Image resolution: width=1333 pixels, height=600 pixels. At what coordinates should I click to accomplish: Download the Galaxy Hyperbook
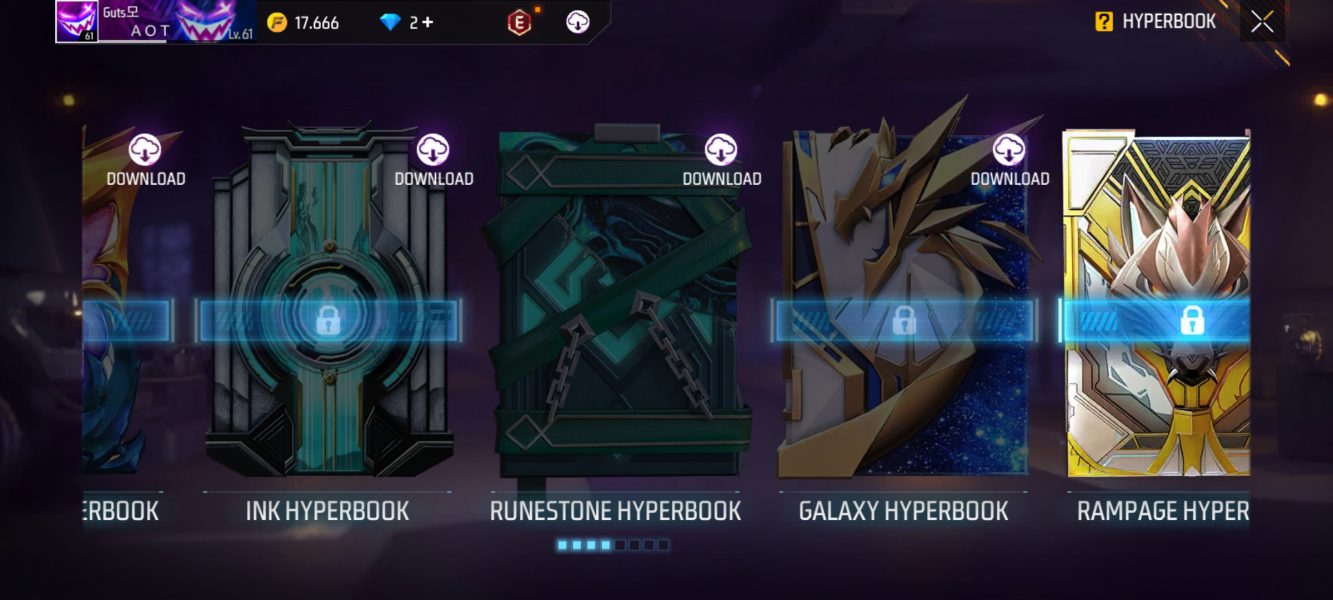pyautogui.click(x=1009, y=160)
